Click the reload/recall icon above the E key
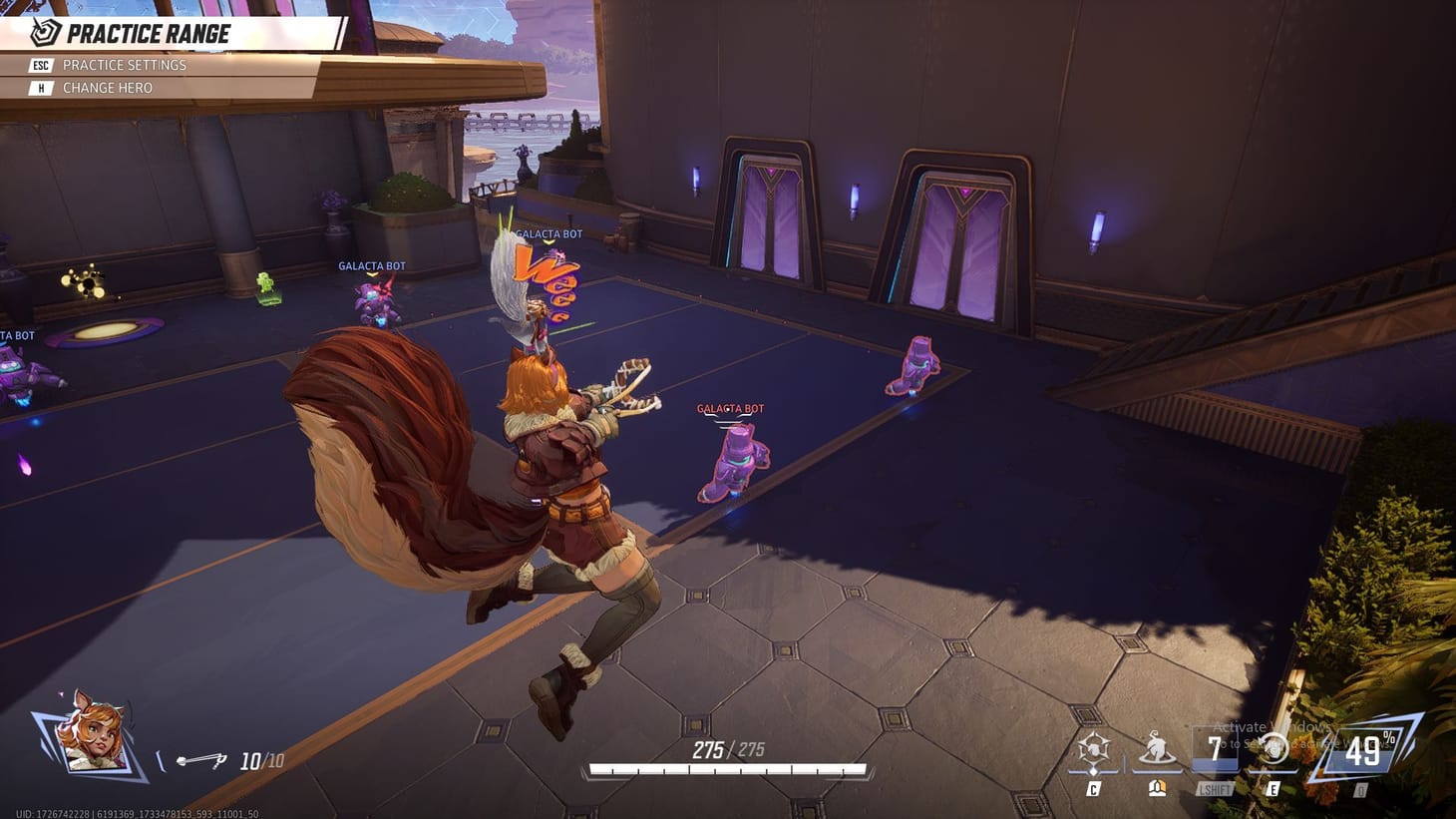Image resolution: width=1456 pixels, height=819 pixels. point(1274,749)
